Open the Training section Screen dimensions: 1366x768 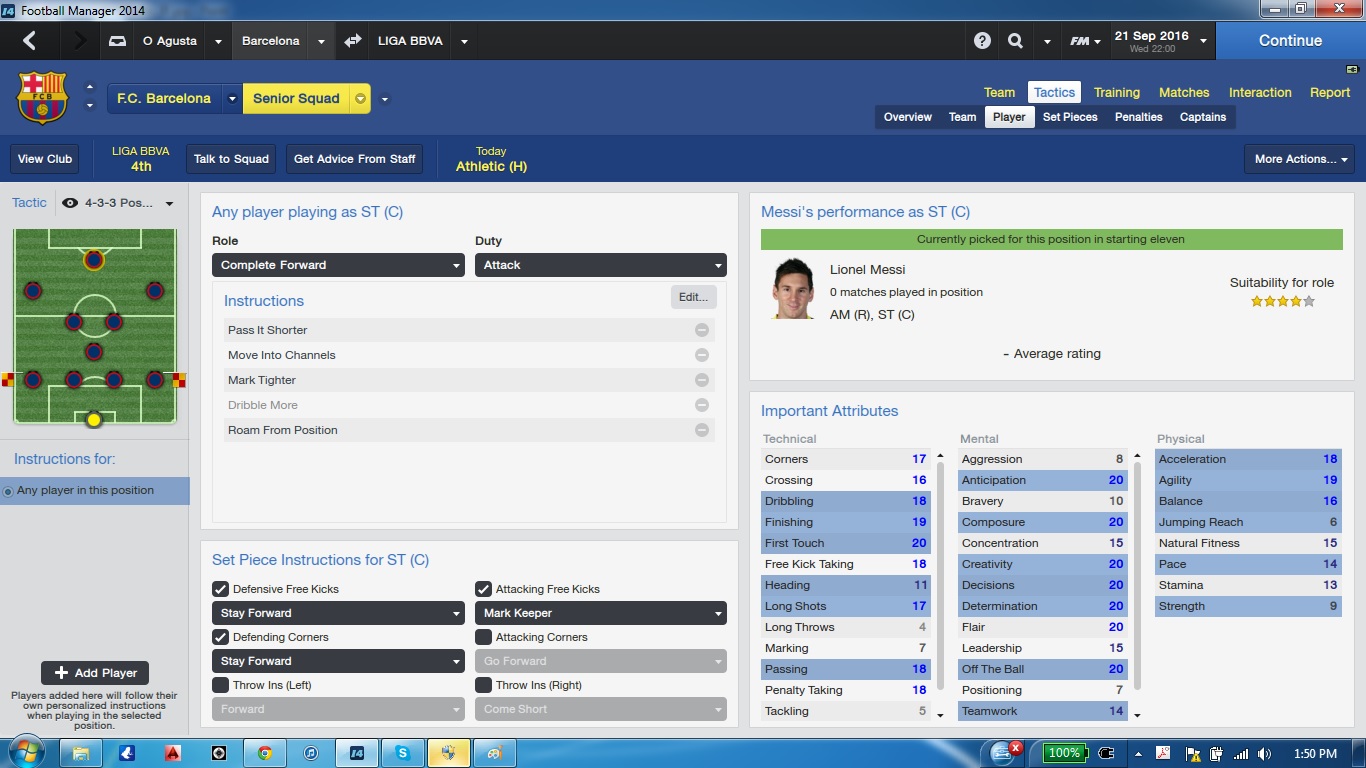click(1116, 92)
